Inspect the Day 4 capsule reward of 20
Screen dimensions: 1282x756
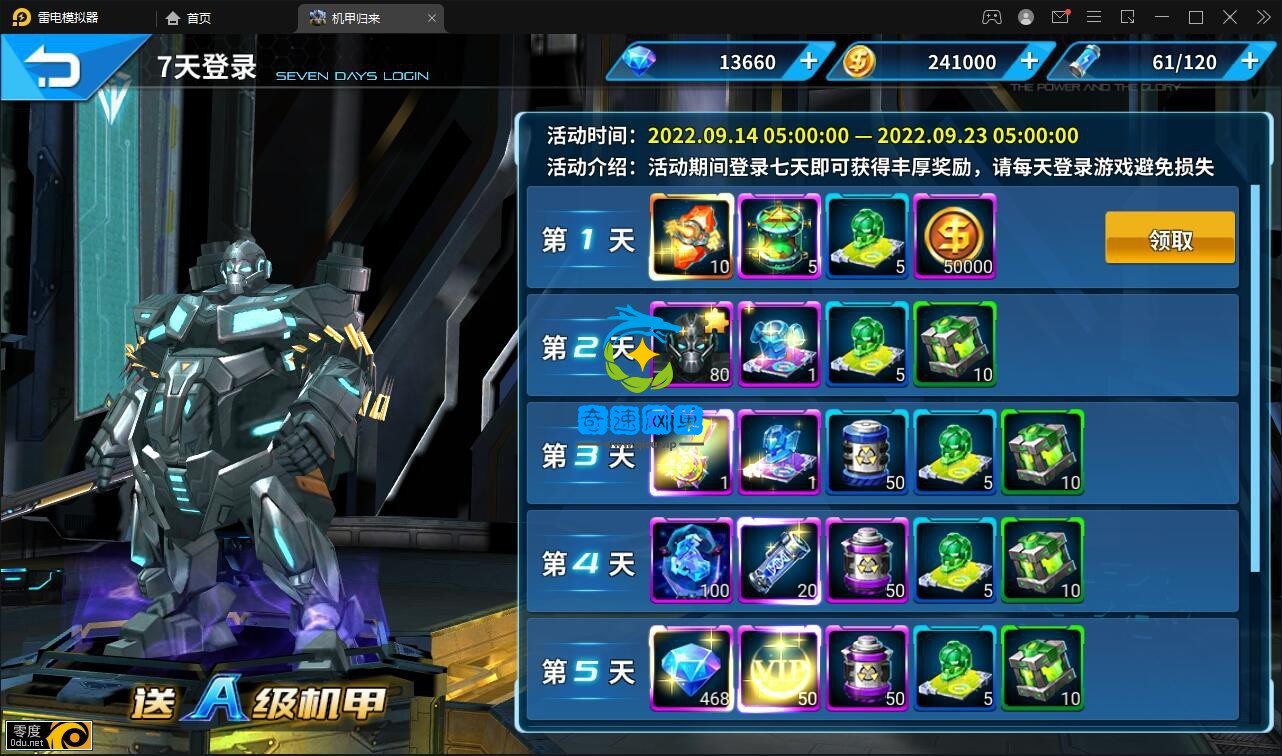pos(779,561)
